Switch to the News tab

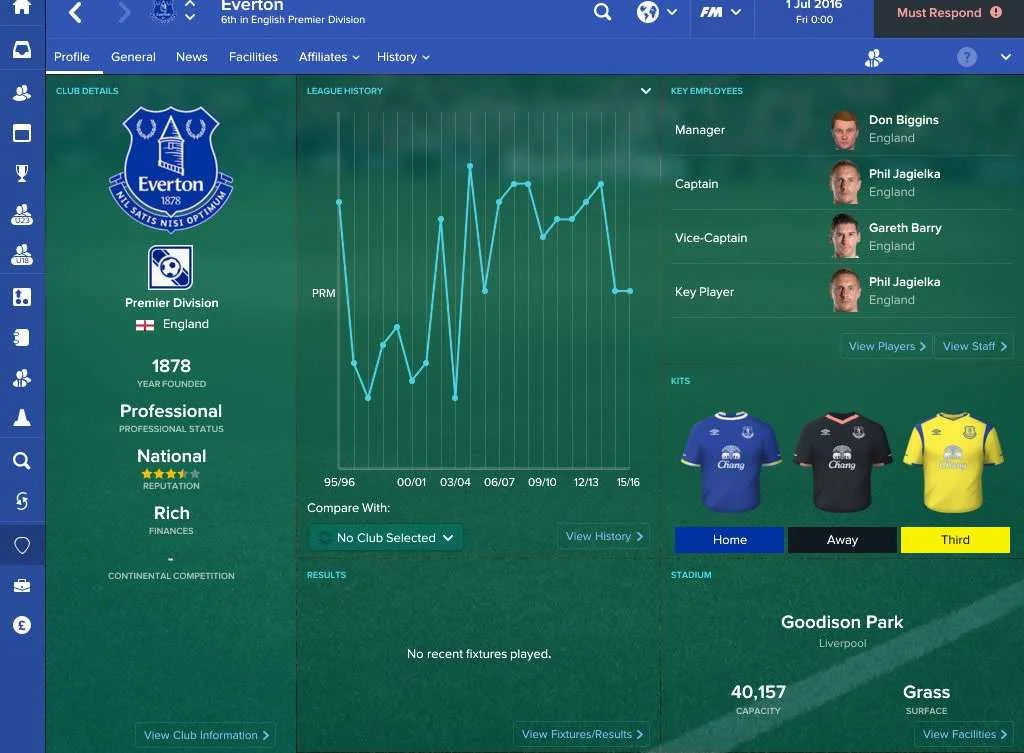coord(192,57)
